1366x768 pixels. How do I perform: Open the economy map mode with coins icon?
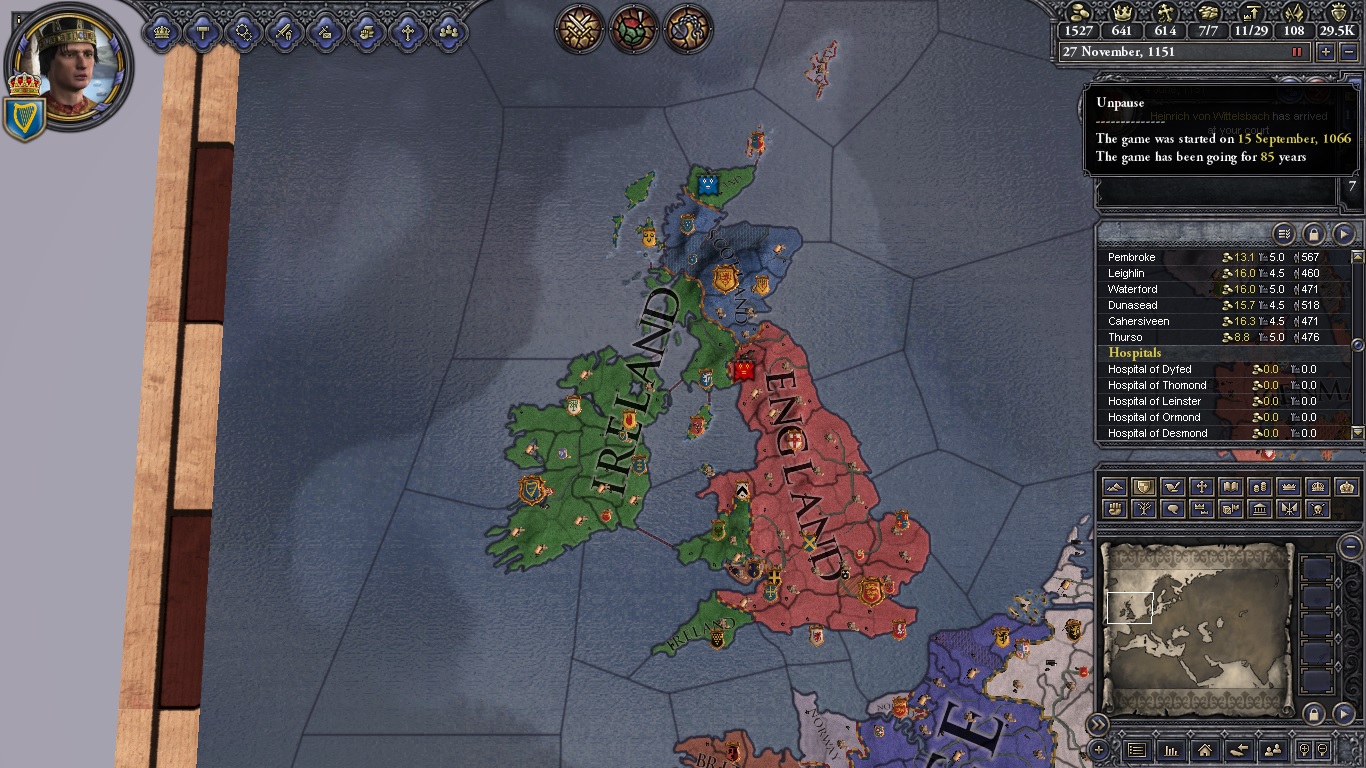tap(1262, 487)
